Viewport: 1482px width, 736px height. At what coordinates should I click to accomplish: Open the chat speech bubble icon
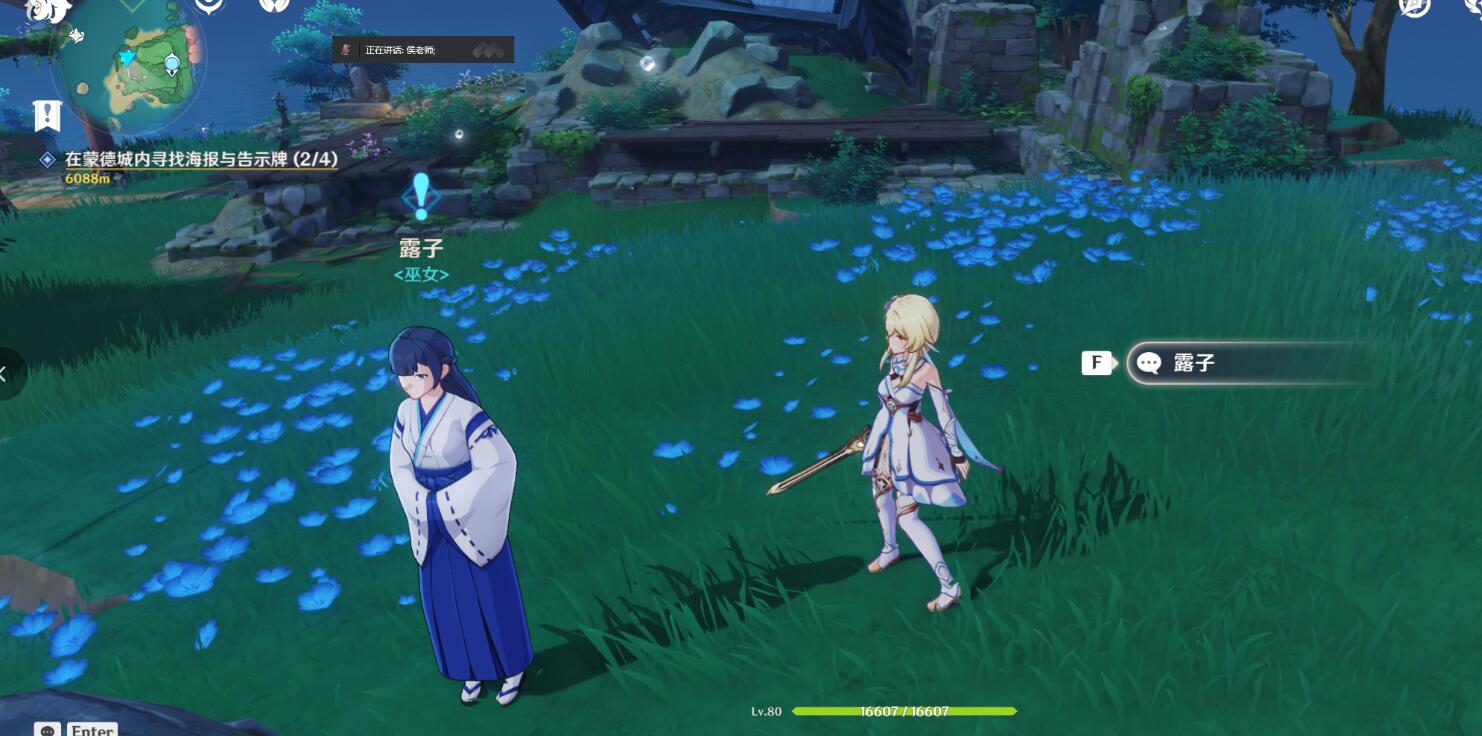[x=48, y=730]
